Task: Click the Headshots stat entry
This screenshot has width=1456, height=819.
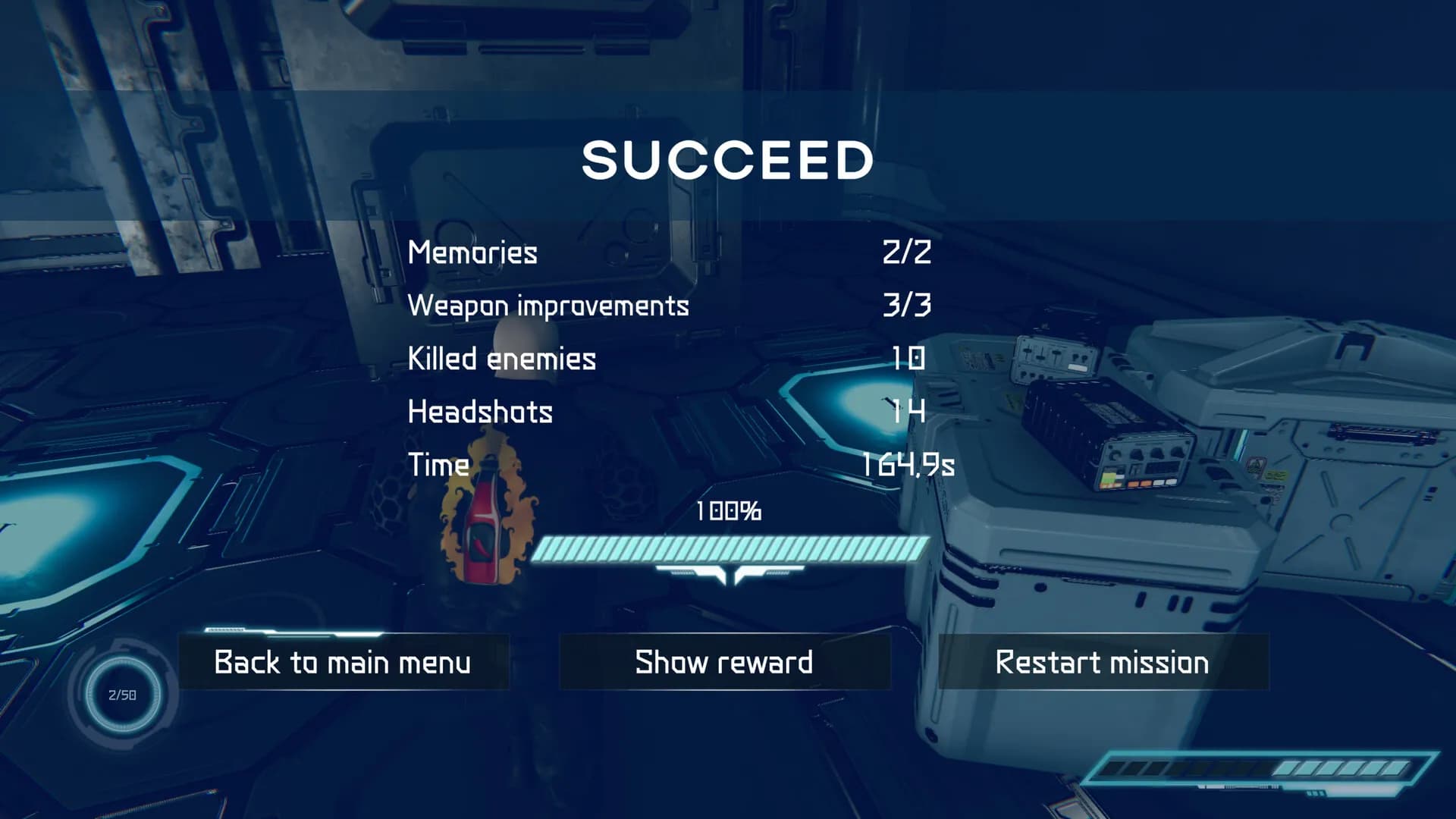Action: [x=480, y=412]
